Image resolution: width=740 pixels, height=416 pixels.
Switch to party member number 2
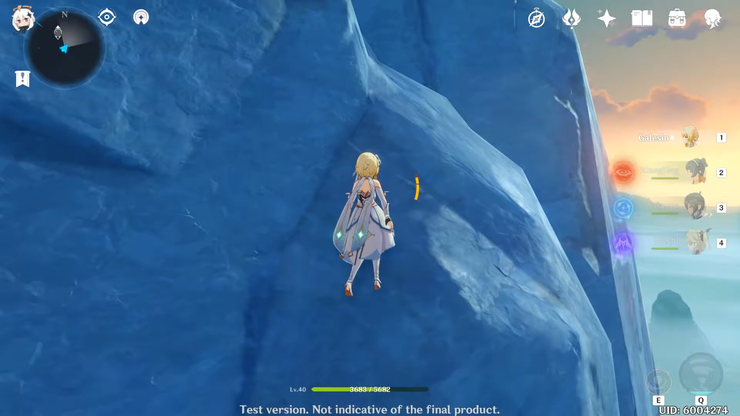[x=695, y=172]
